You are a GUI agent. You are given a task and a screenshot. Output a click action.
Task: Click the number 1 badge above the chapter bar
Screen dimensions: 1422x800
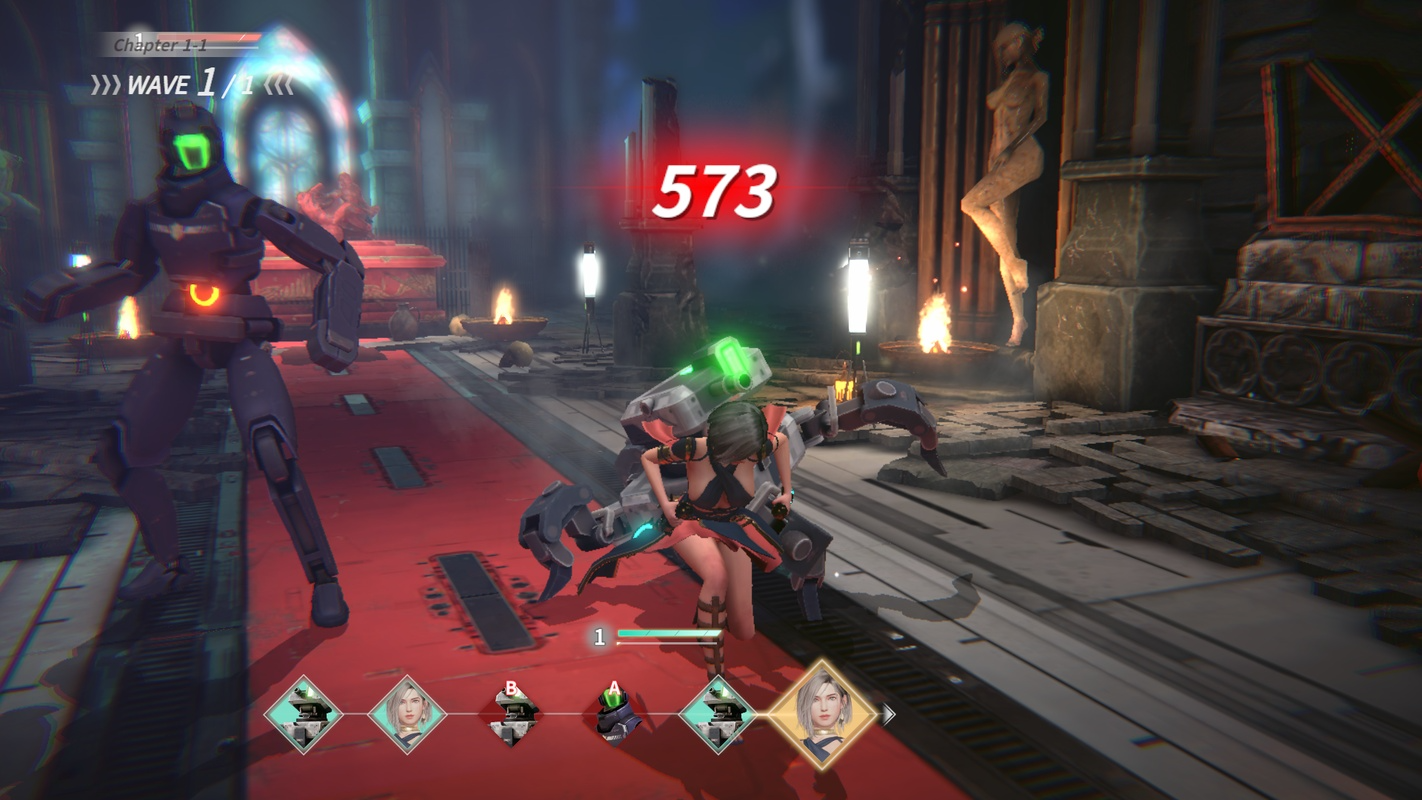(140, 36)
